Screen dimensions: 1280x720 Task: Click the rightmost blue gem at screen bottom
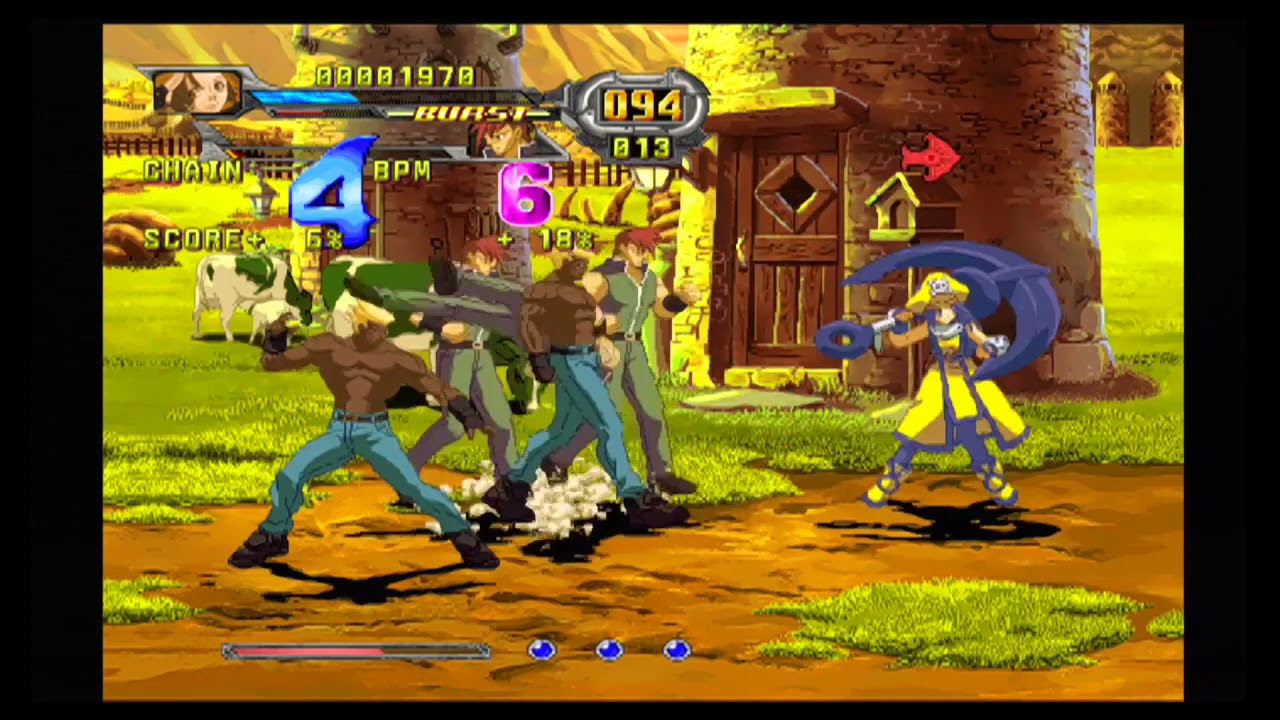click(675, 649)
